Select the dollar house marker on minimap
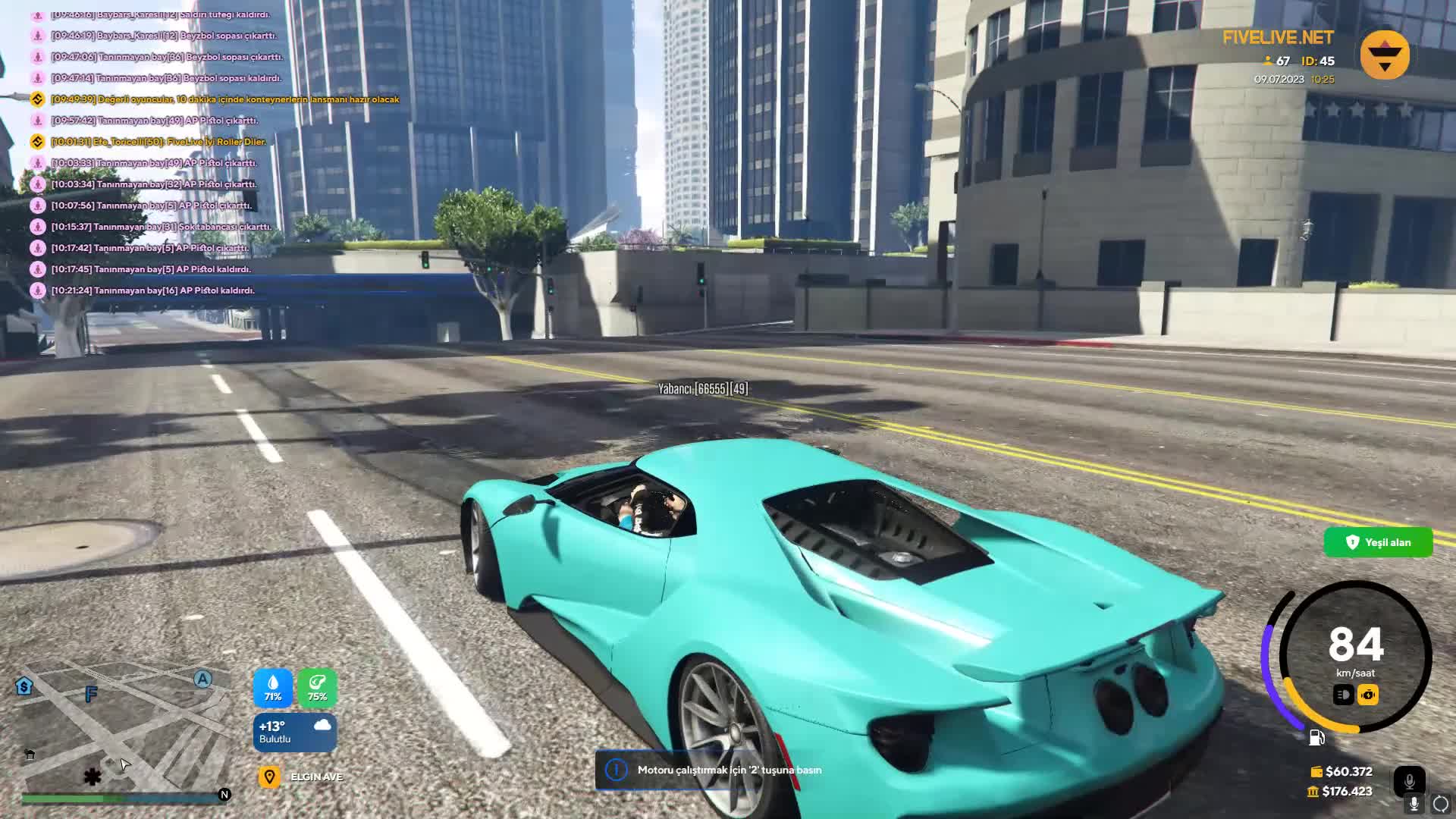Image resolution: width=1456 pixels, height=819 pixels. pyautogui.click(x=24, y=686)
